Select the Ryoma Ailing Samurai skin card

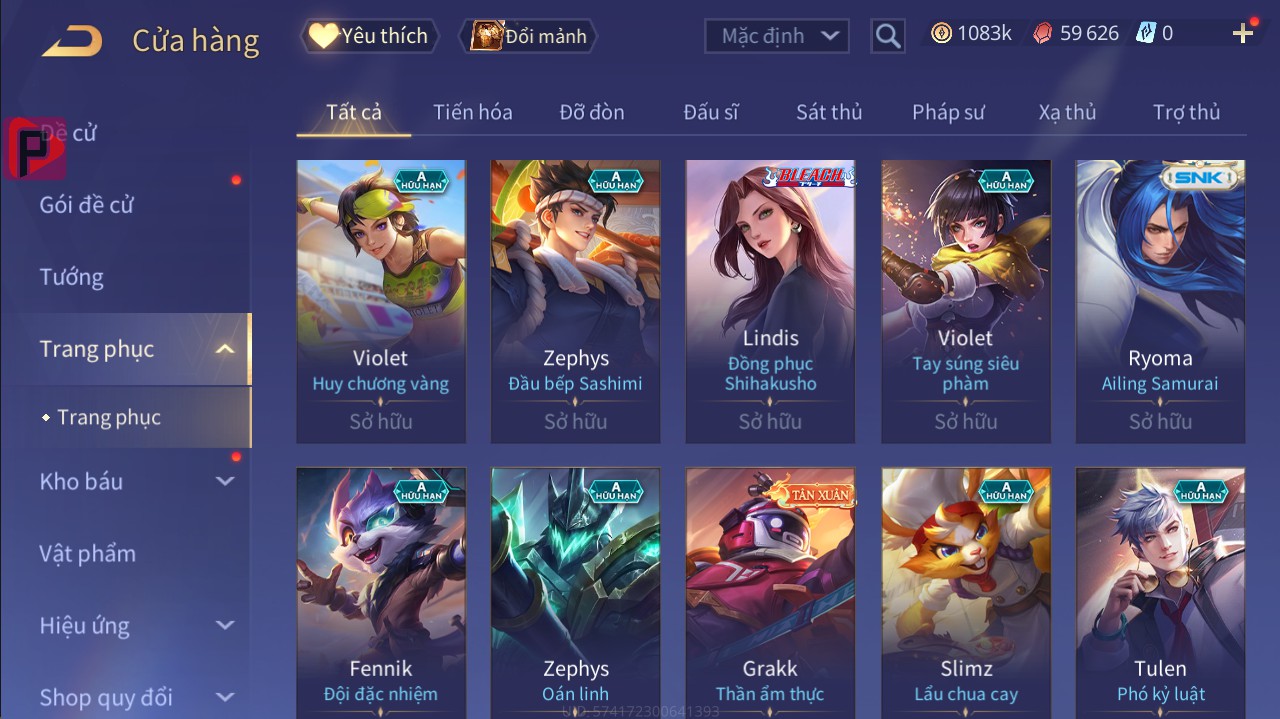pos(1160,300)
